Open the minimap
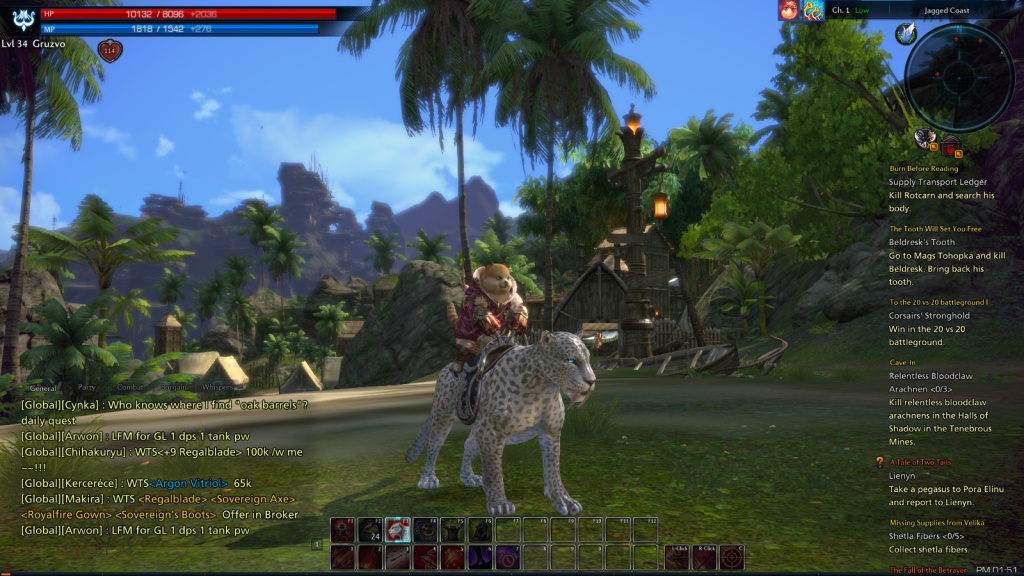Screen dimensions: 1024x576 click(959, 77)
